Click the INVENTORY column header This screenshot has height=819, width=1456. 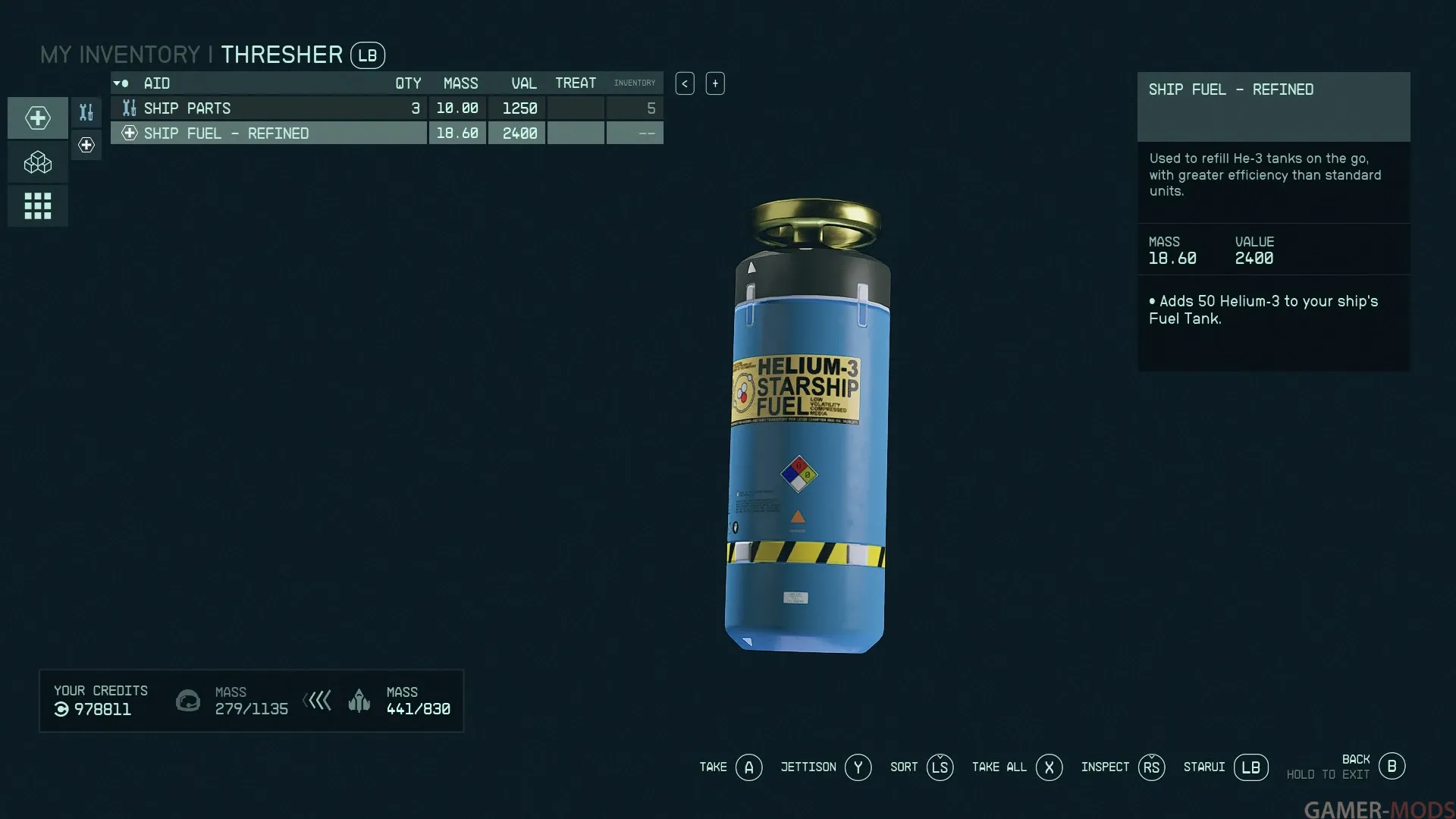(x=635, y=83)
